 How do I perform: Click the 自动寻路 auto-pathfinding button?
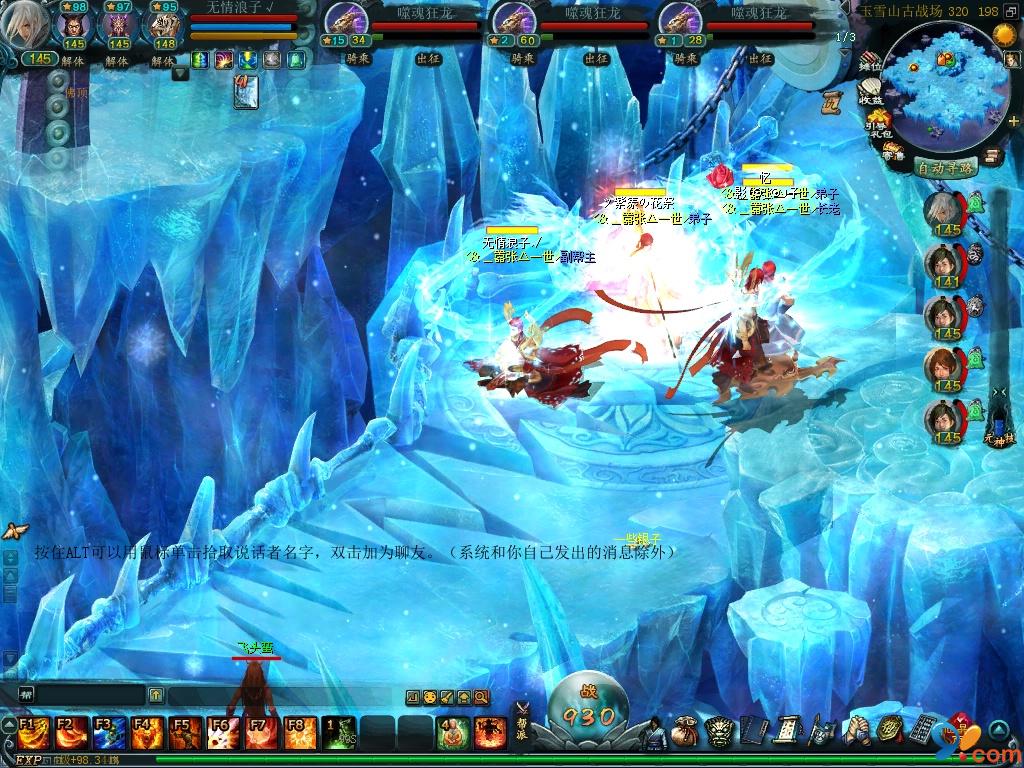coord(946,168)
